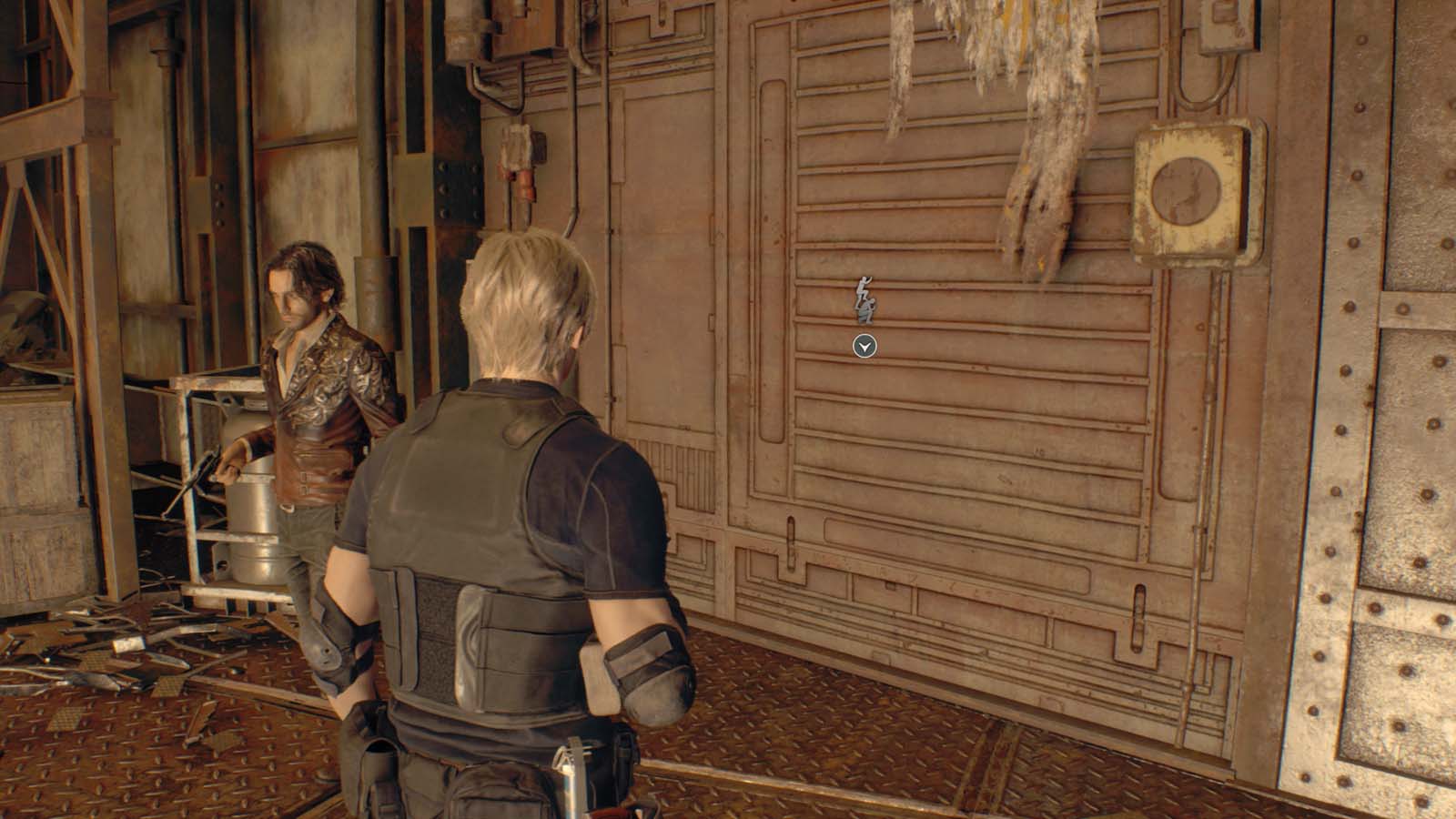Image resolution: width=1456 pixels, height=819 pixels.
Task: Click the boost-up action icon on door
Action: coord(863,300)
